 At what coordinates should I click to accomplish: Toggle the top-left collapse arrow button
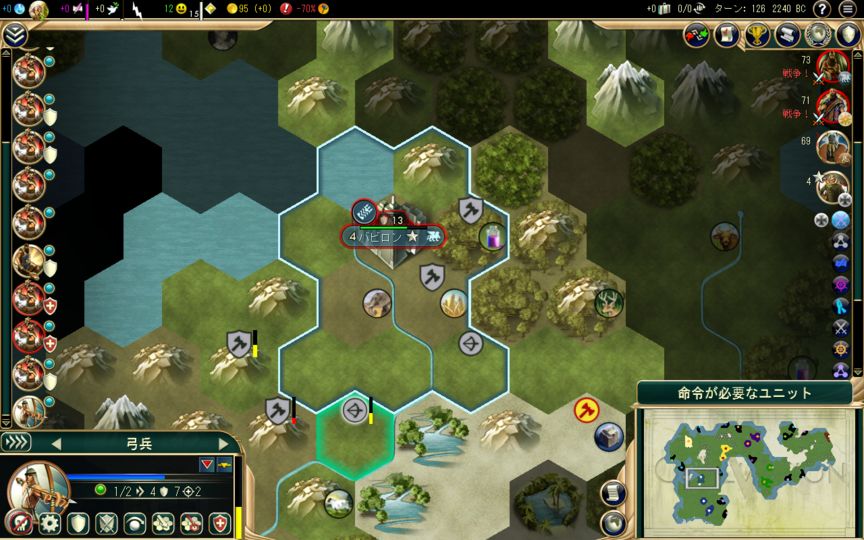tap(14, 35)
